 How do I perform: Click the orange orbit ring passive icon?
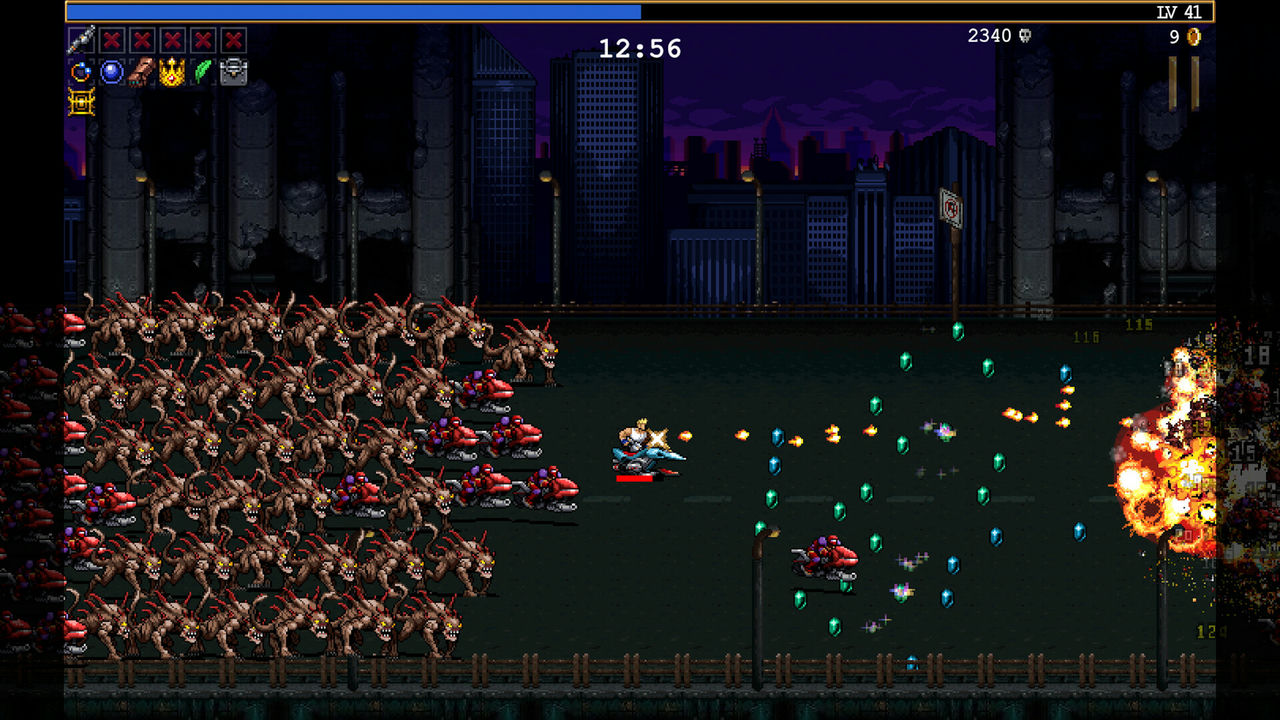(x=81, y=72)
